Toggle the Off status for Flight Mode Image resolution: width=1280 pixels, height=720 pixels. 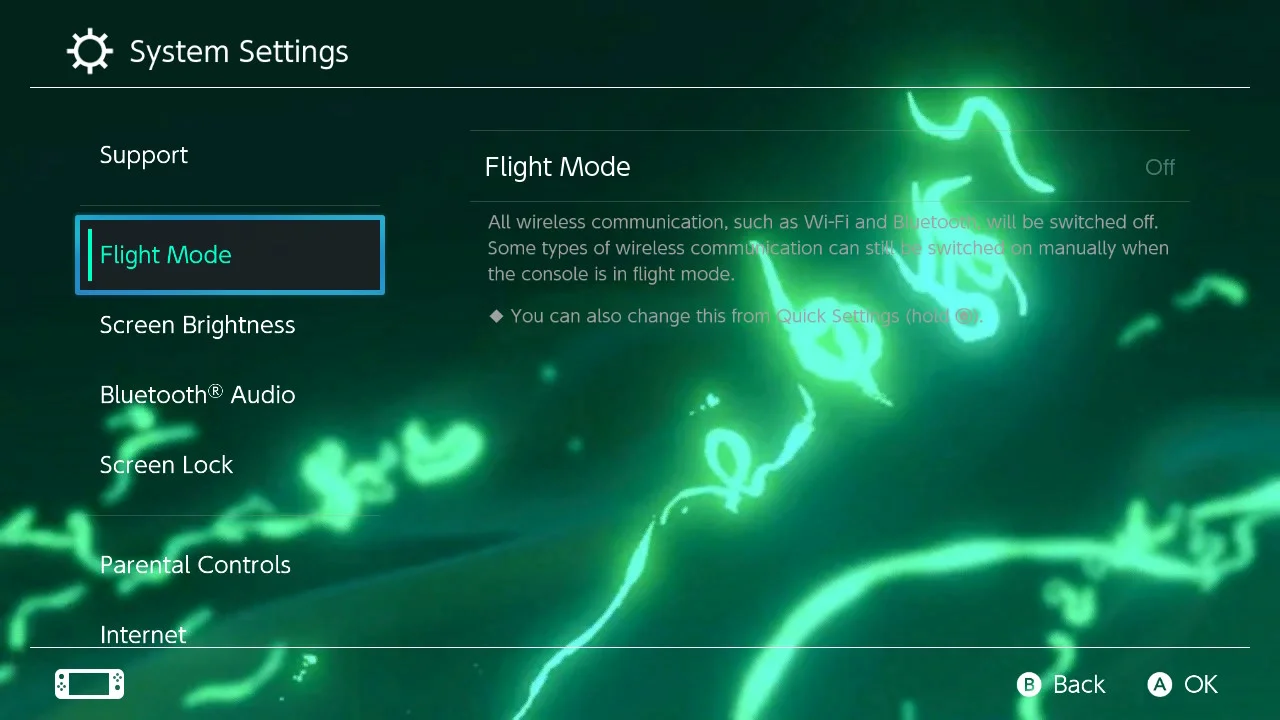pos(1160,167)
